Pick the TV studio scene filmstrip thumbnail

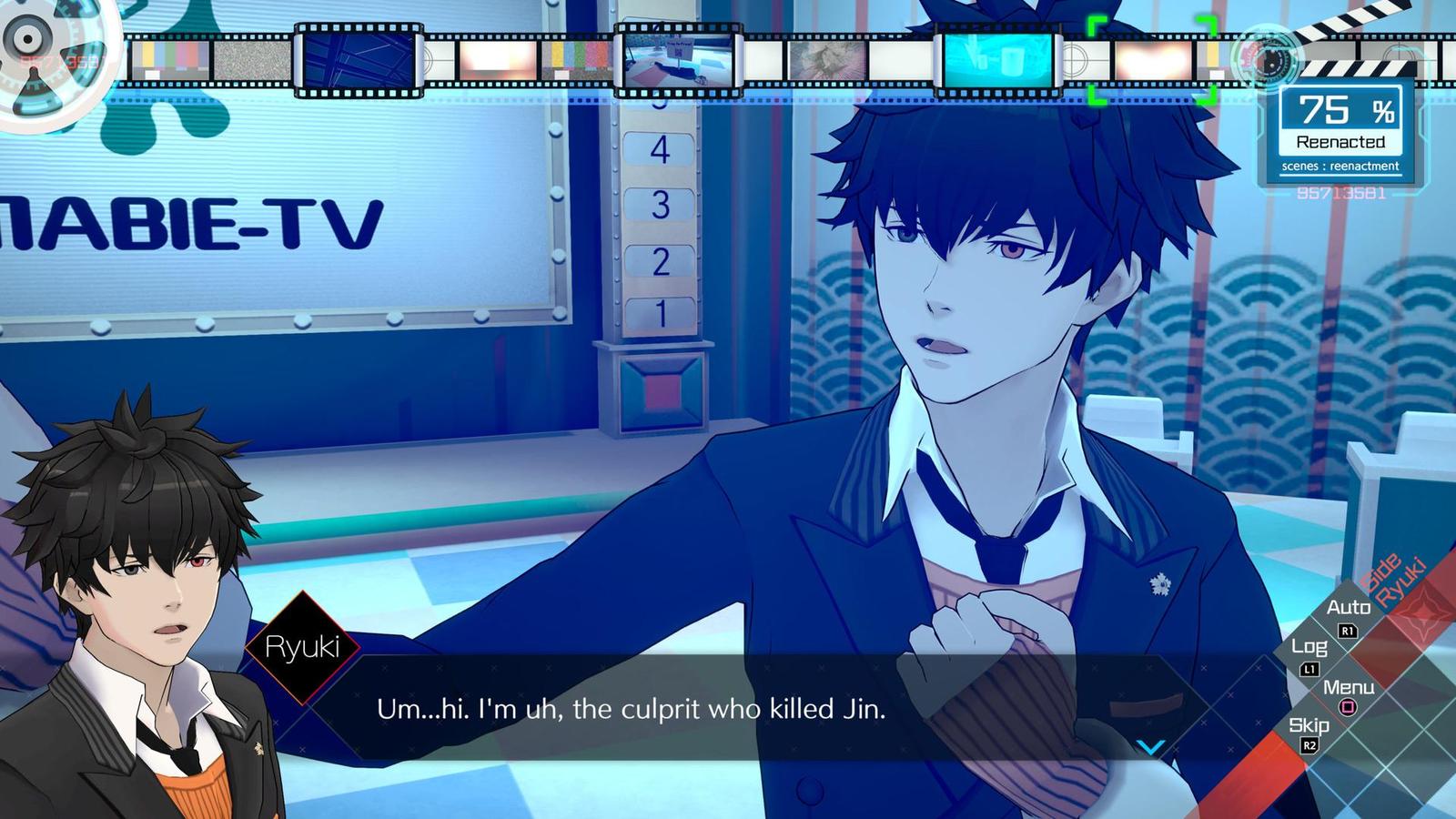point(678,61)
